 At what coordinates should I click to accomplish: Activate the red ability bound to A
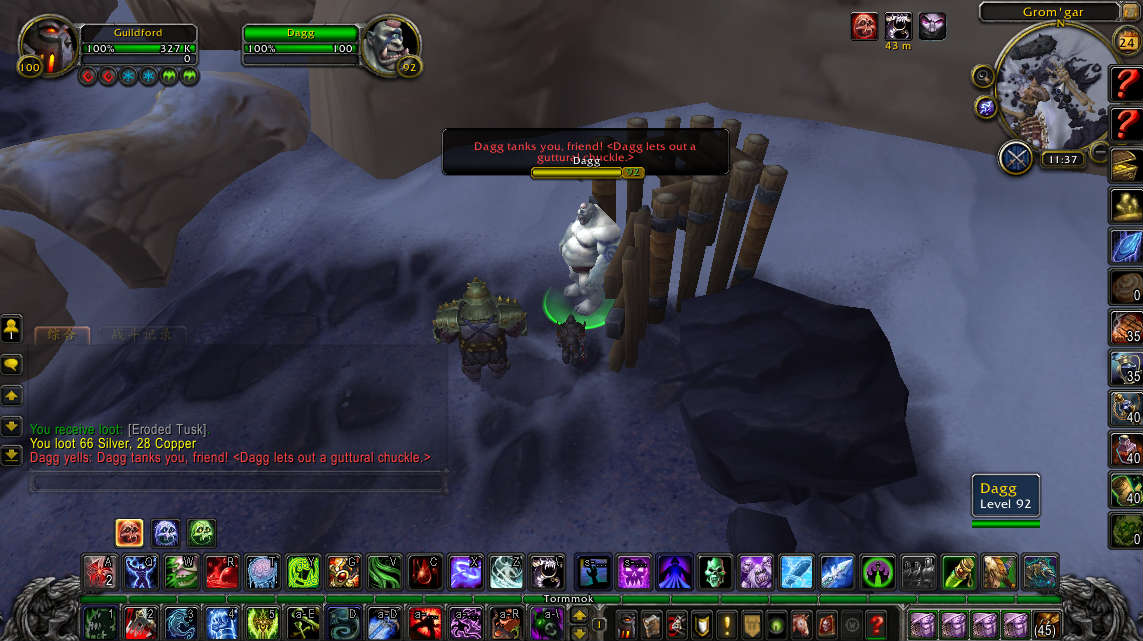(100, 572)
